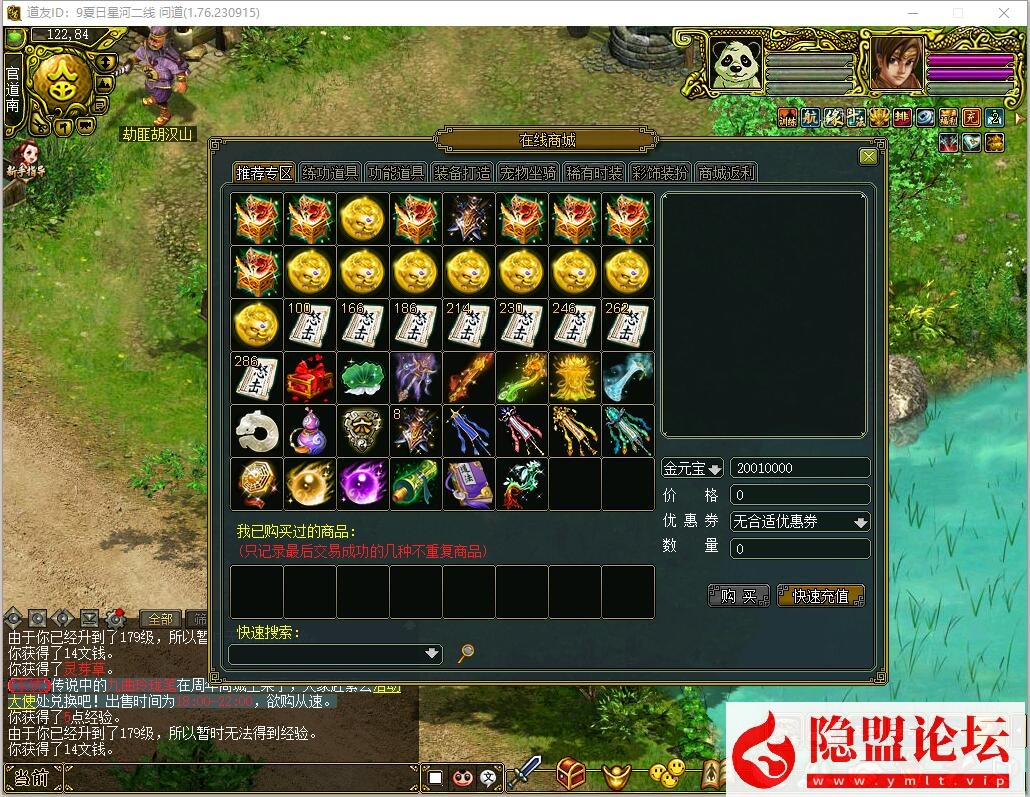Viewport: 1030px width, 797px height.
Task: Select the 装备打造 tab
Action: 462,172
